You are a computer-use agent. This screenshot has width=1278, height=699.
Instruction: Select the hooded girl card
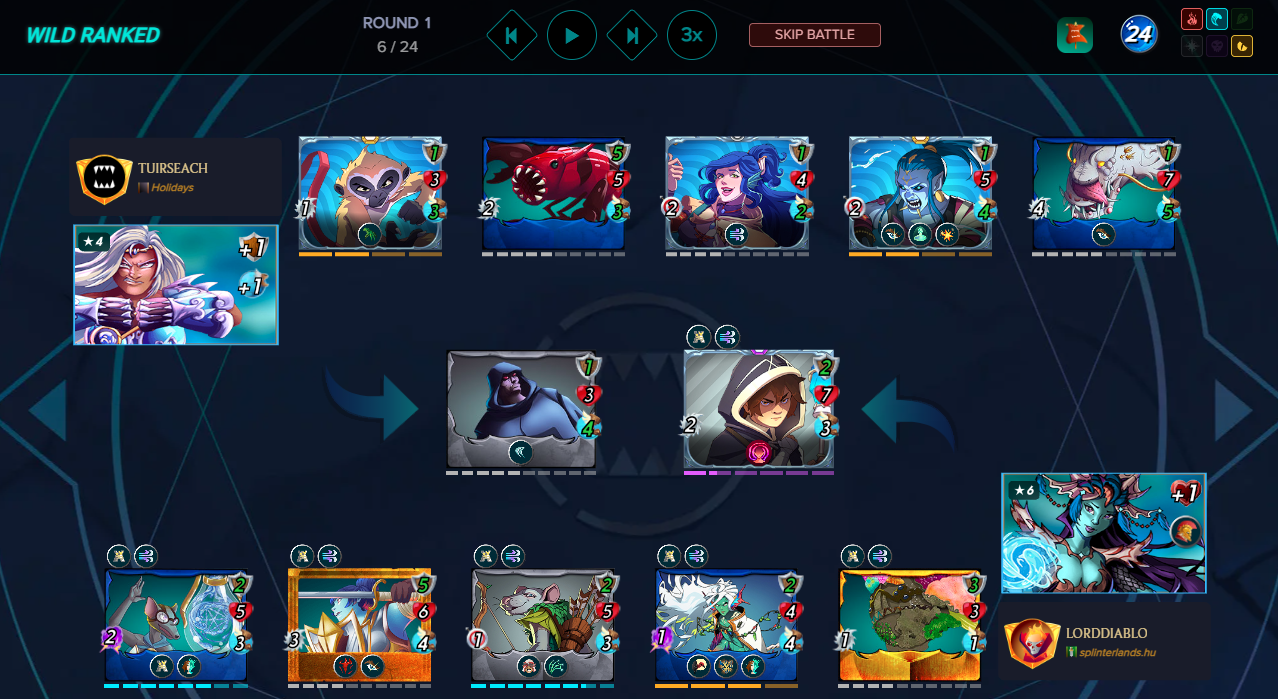758,409
